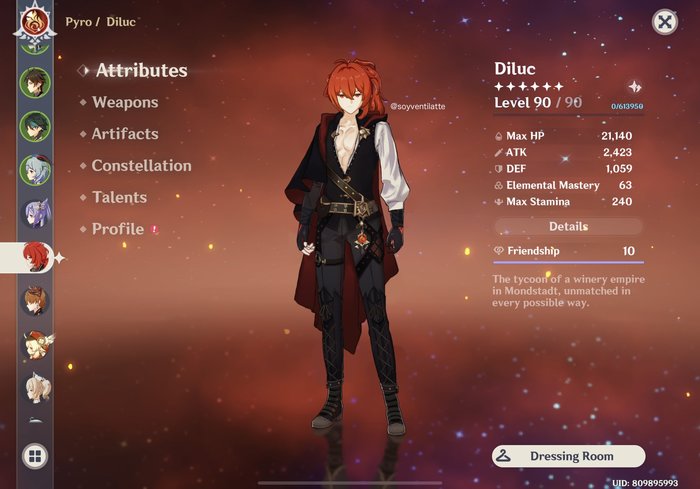700x489 pixels.
Task: Select the Constellation menu entry
Action: pyautogui.click(x=141, y=166)
